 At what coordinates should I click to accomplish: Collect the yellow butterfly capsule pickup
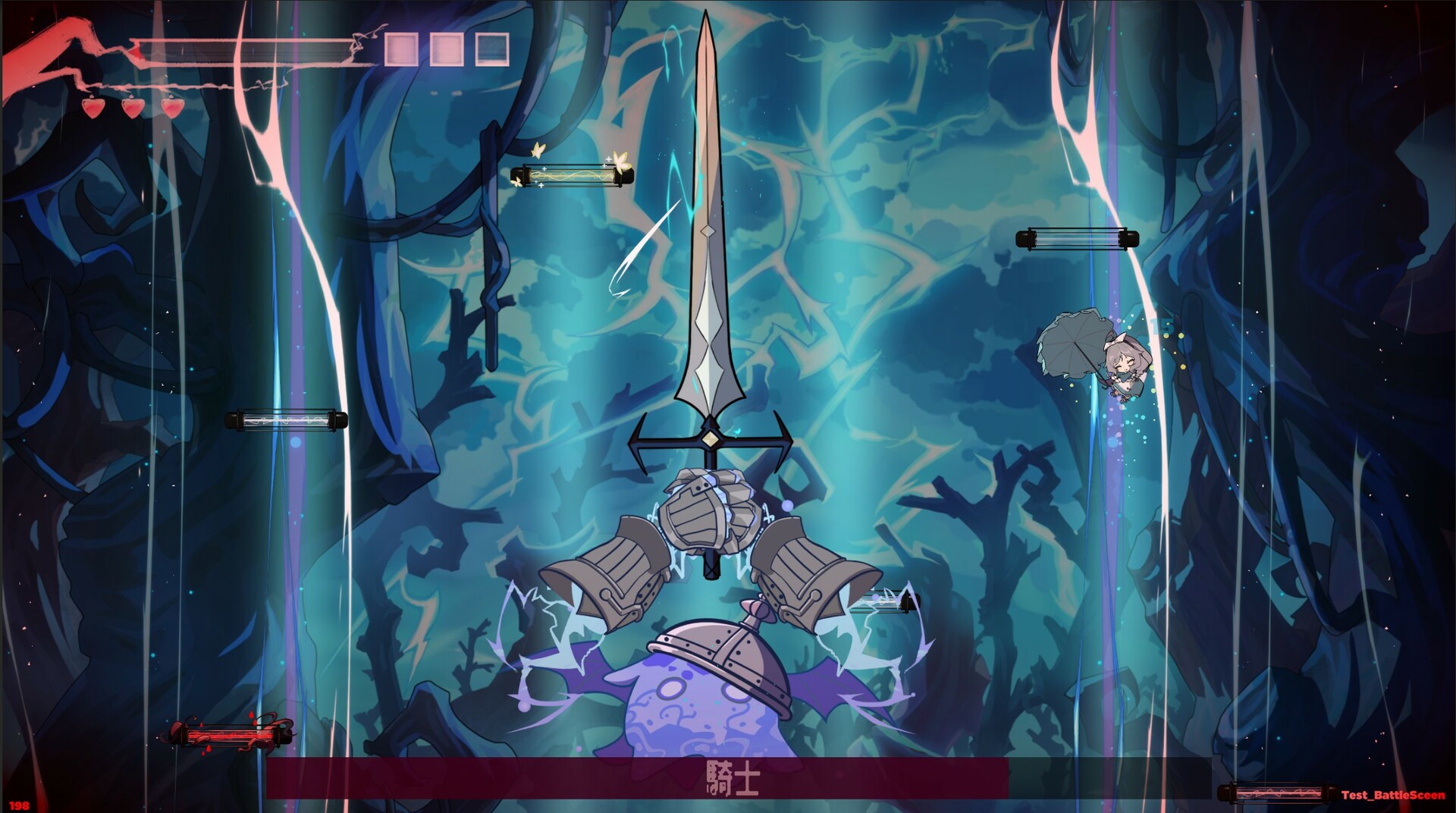coord(573,176)
